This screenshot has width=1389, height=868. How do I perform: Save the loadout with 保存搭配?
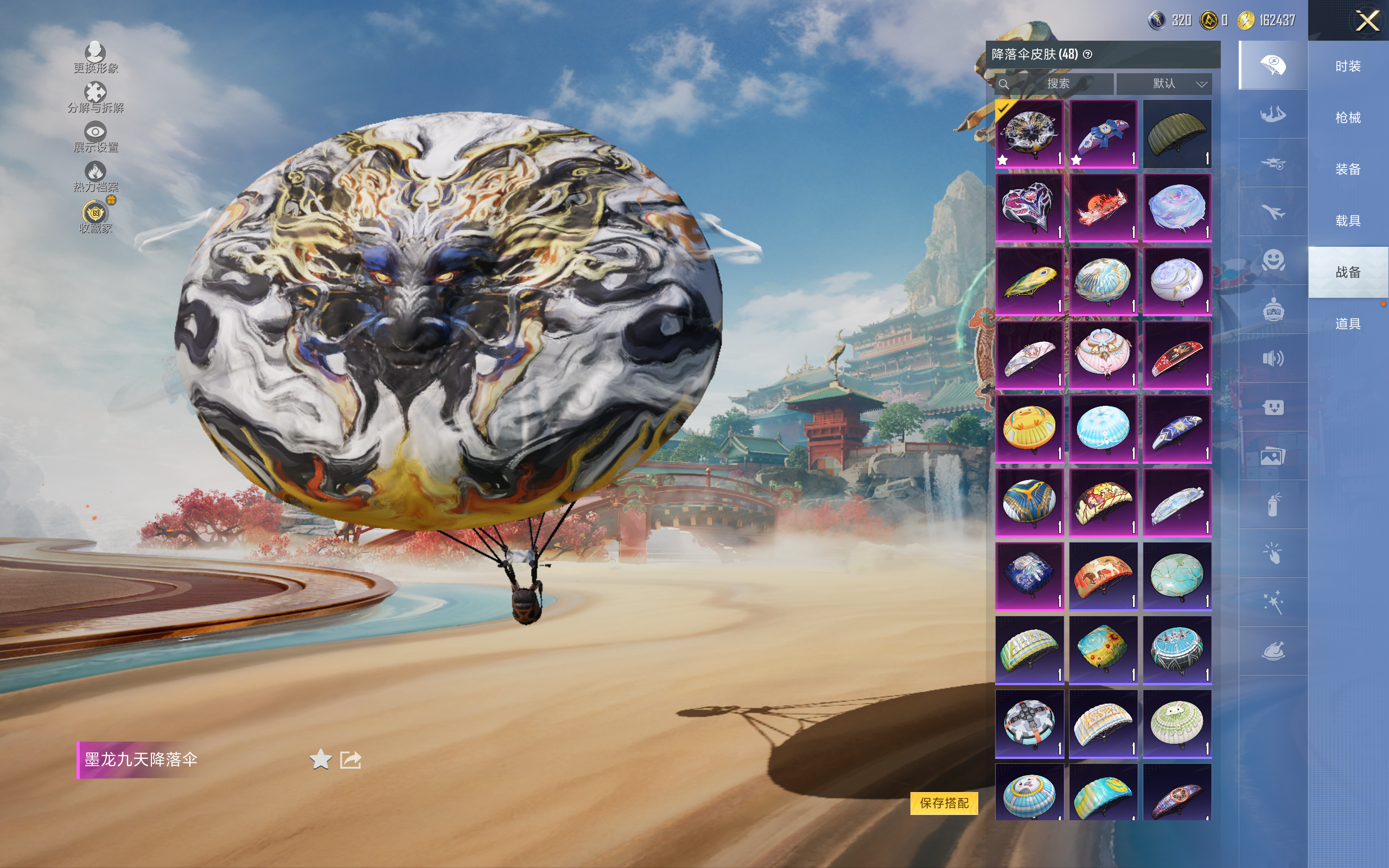tap(944, 802)
